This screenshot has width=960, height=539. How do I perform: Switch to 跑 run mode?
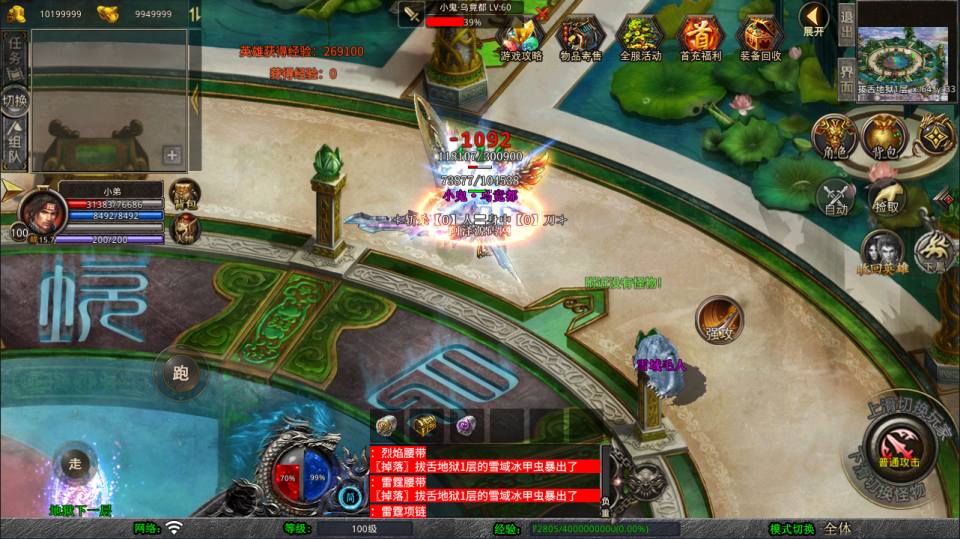[x=181, y=374]
